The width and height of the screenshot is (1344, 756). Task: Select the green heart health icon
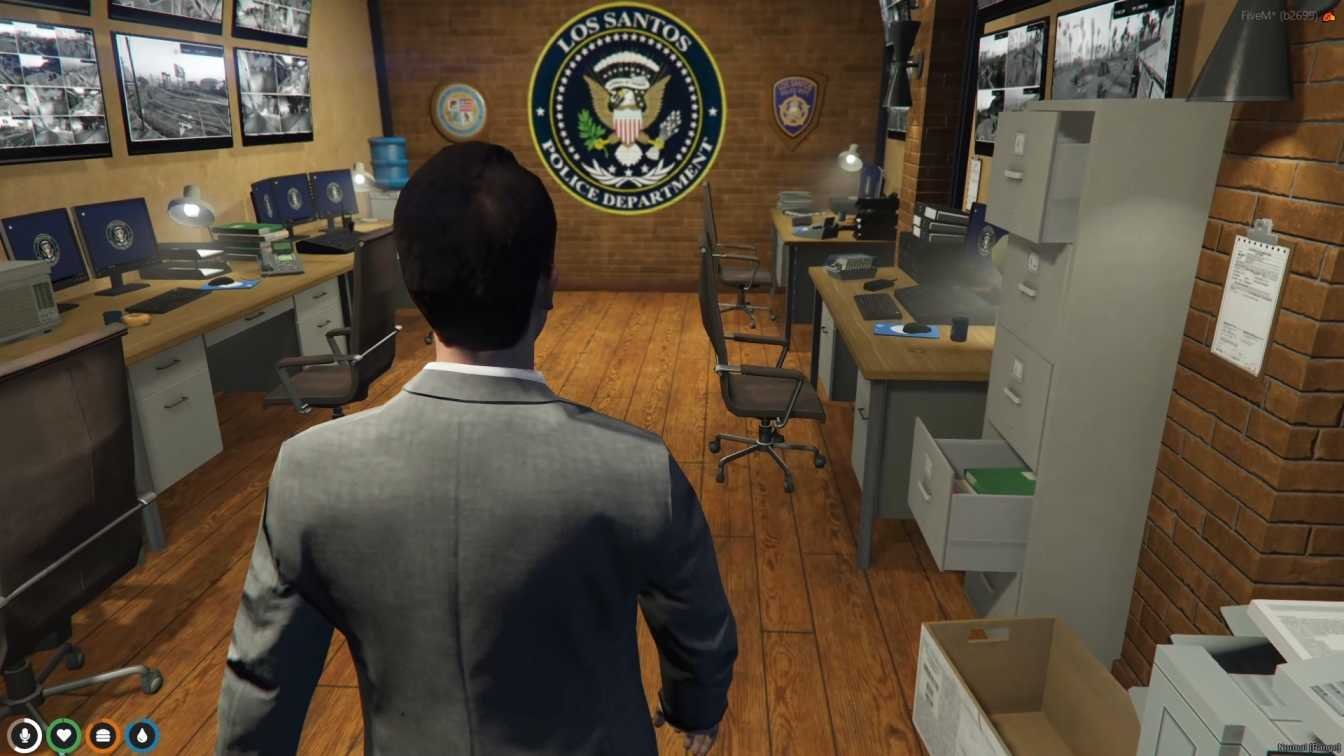point(64,736)
